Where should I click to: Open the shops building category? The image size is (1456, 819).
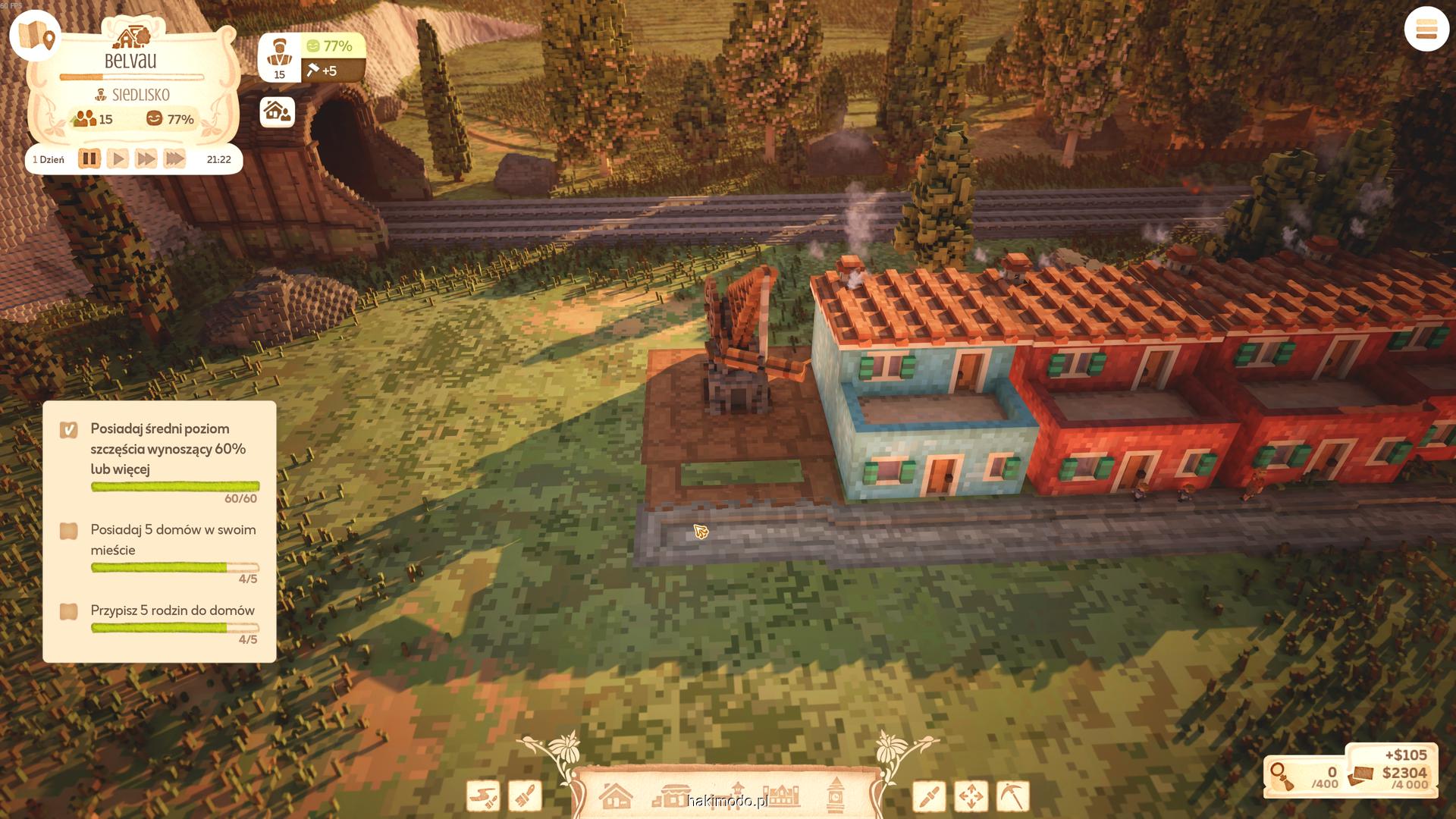click(671, 796)
